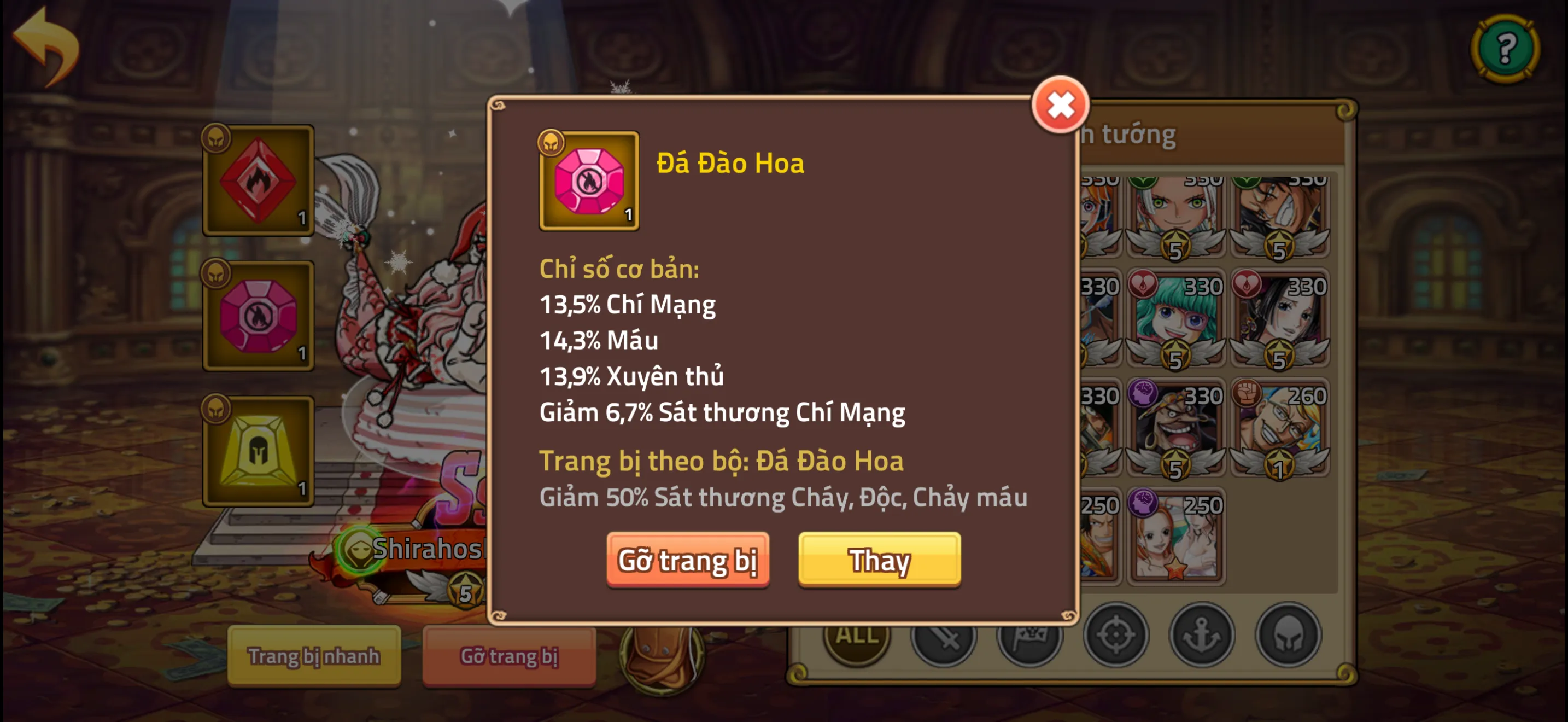1568x722 pixels.
Task: Select the yellow helmet gem slot
Action: pyautogui.click(x=259, y=451)
